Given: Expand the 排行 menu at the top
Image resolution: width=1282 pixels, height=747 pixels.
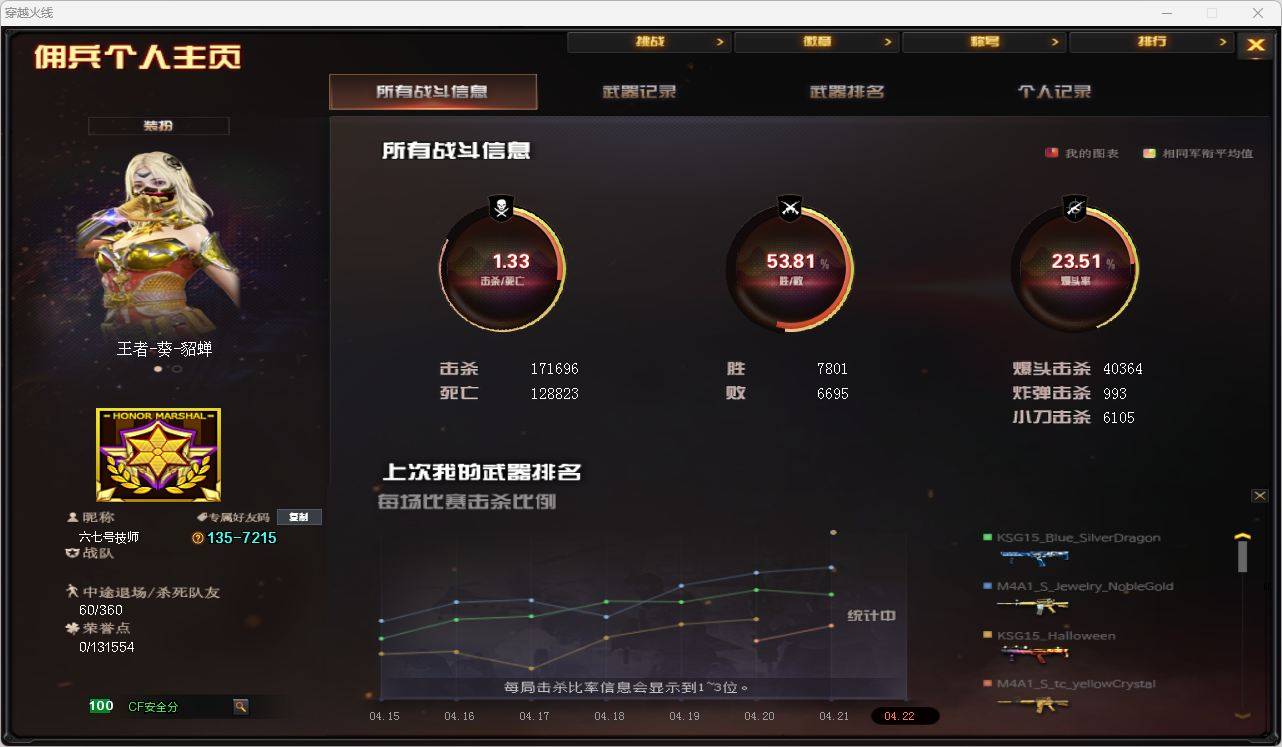Looking at the screenshot, I should point(1153,42).
